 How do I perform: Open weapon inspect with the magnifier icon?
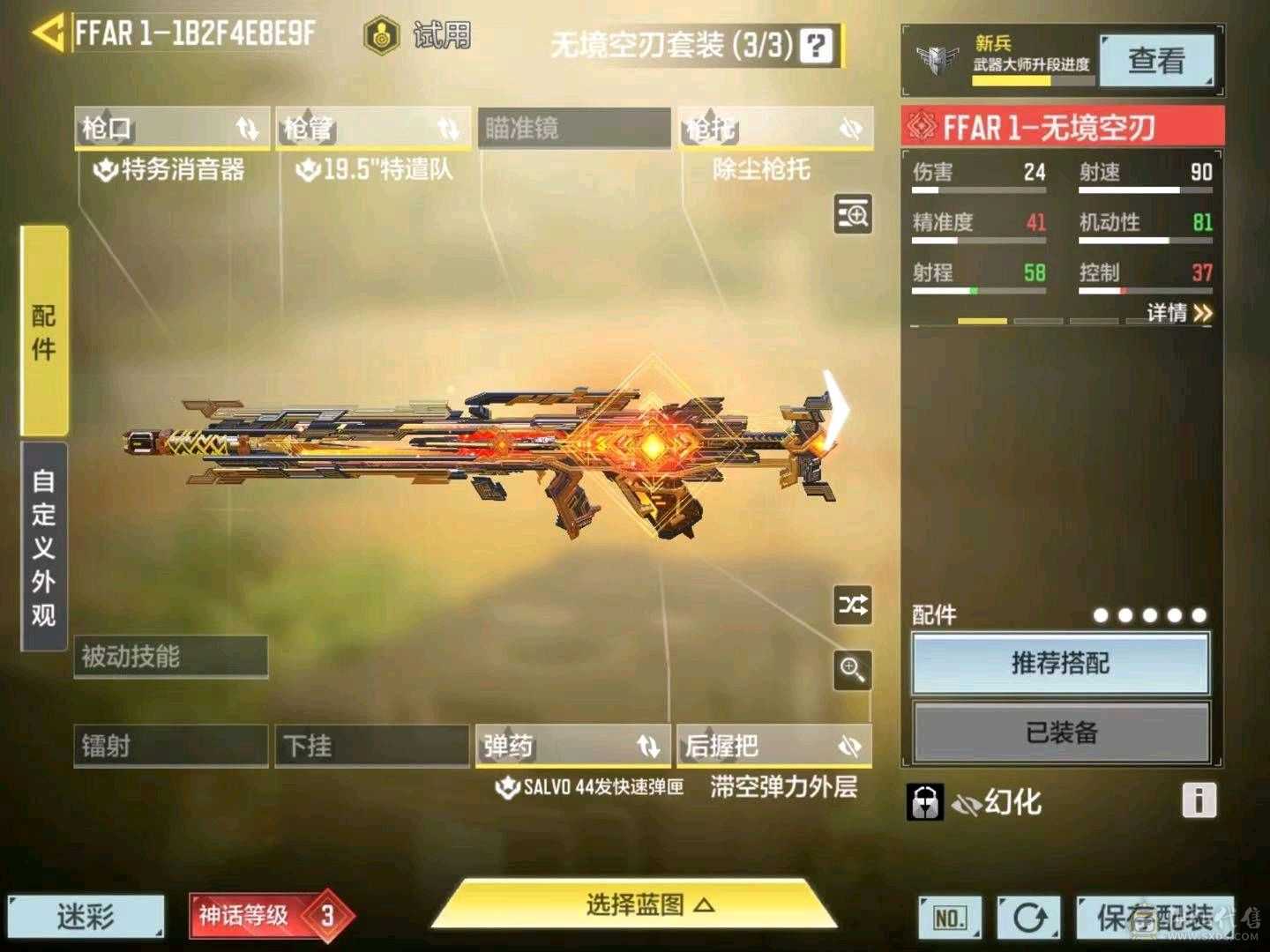tap(852, 215)
